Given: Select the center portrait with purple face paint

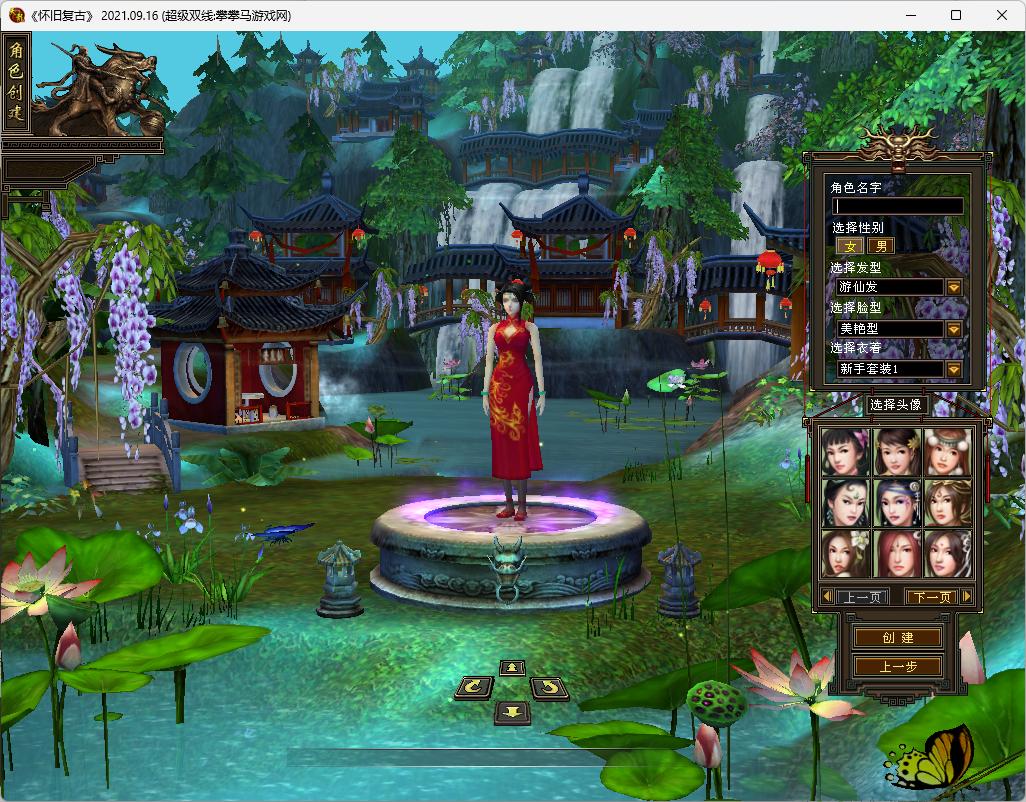Looking at the screenshot, I should click(896, 502).
